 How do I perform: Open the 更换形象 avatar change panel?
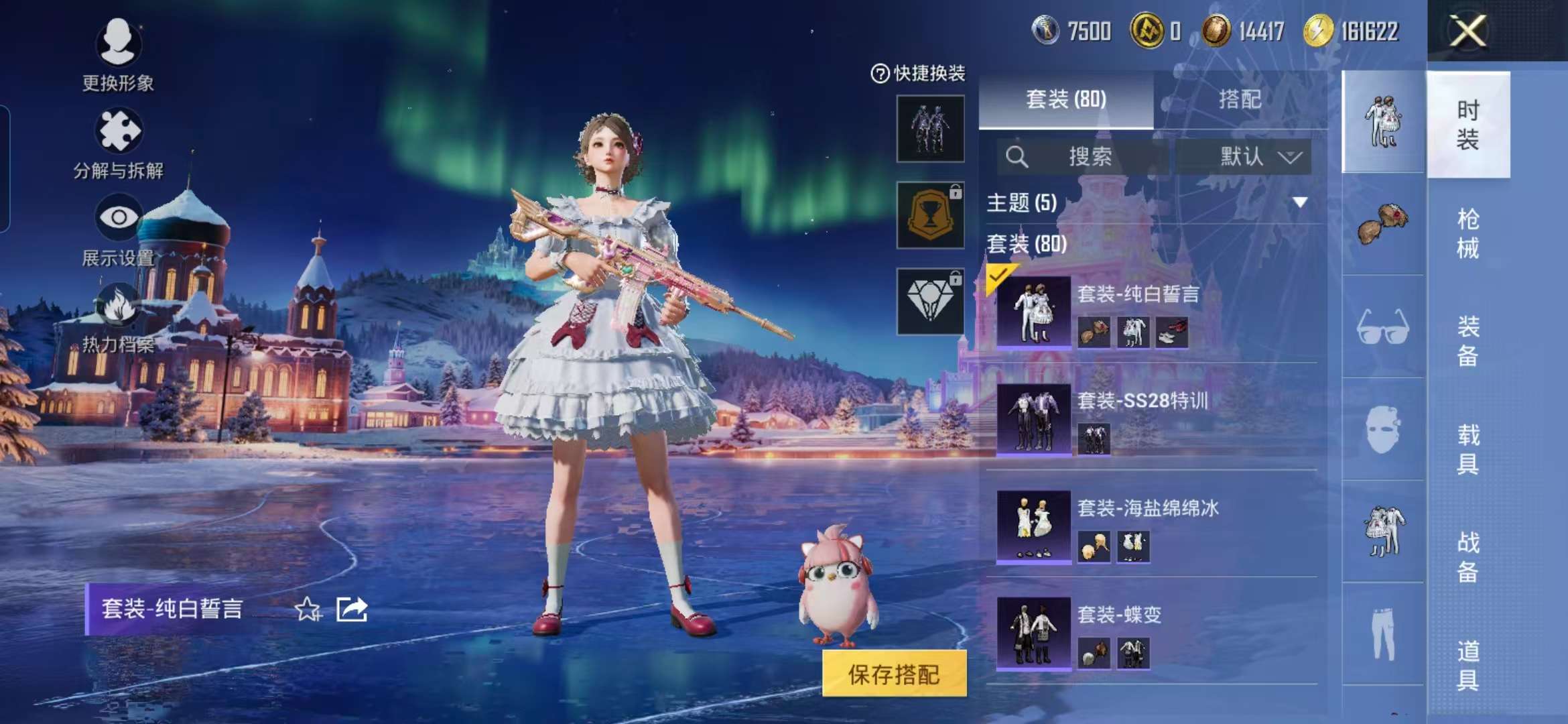pos(119,44)
